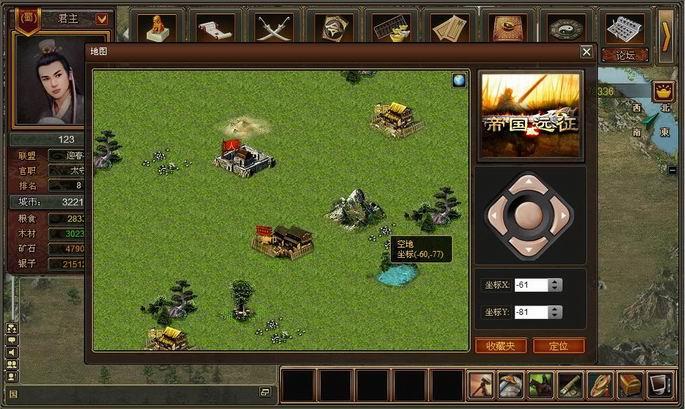Open the treasure chest icon in bottom bar
The width and height of the screenshot is (685, 409).
(x=630, y=384)
